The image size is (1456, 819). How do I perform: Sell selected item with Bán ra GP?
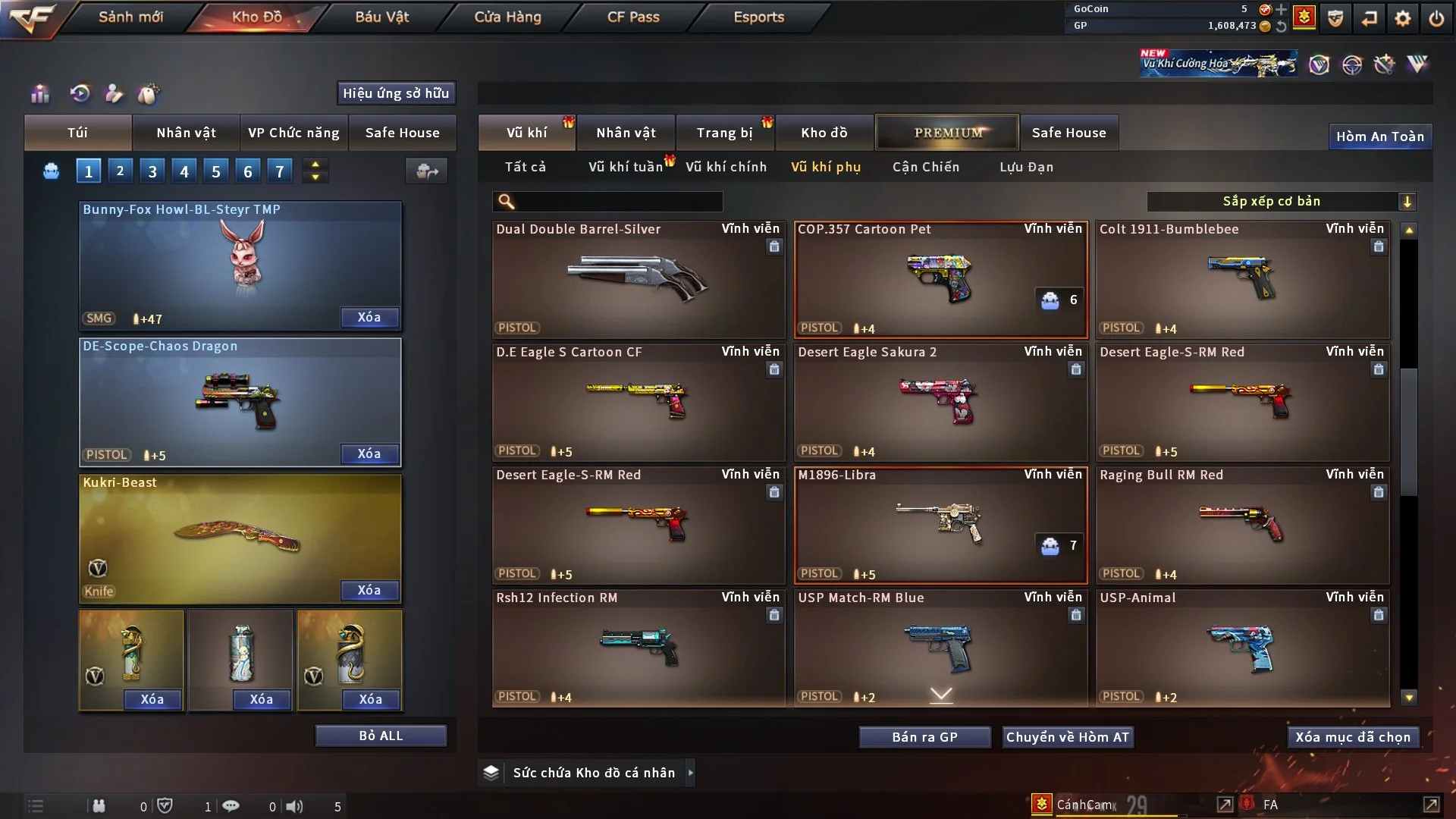pos(924,737)
